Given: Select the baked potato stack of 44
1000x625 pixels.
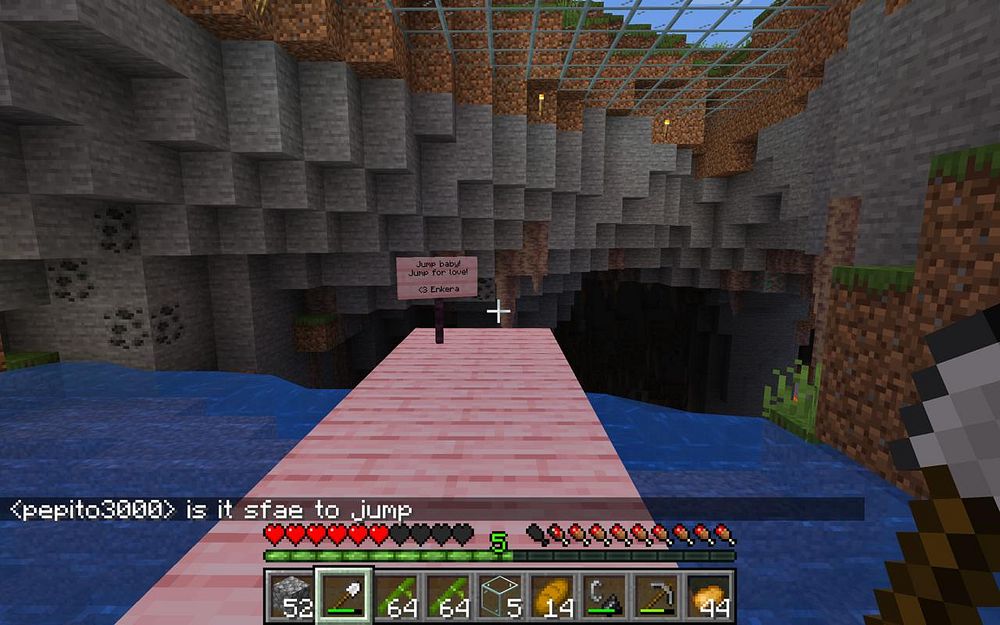Looking at the screenshot, I should point(708,595).
